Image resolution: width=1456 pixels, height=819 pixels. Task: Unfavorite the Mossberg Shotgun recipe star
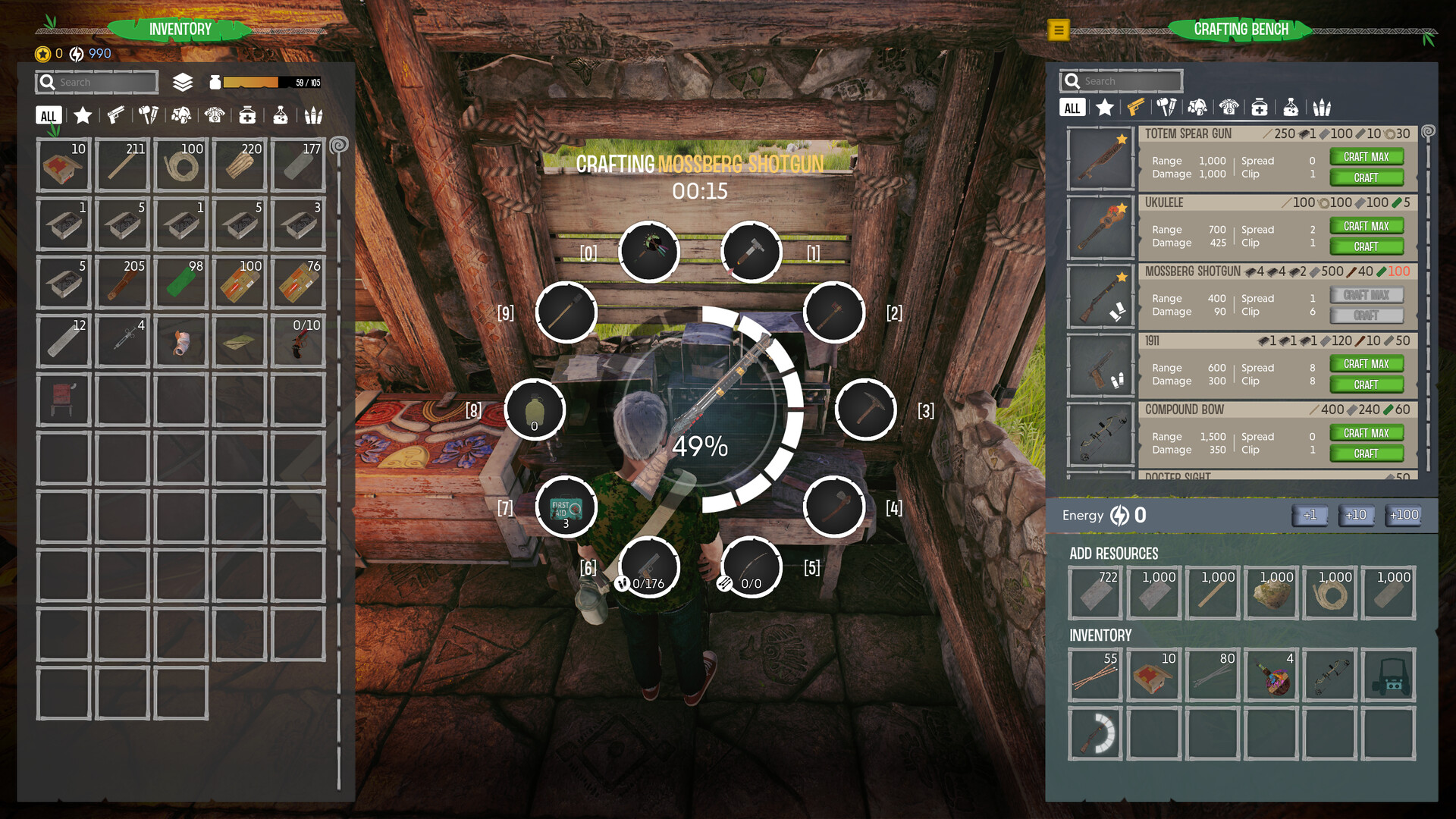pos(1122,276)
